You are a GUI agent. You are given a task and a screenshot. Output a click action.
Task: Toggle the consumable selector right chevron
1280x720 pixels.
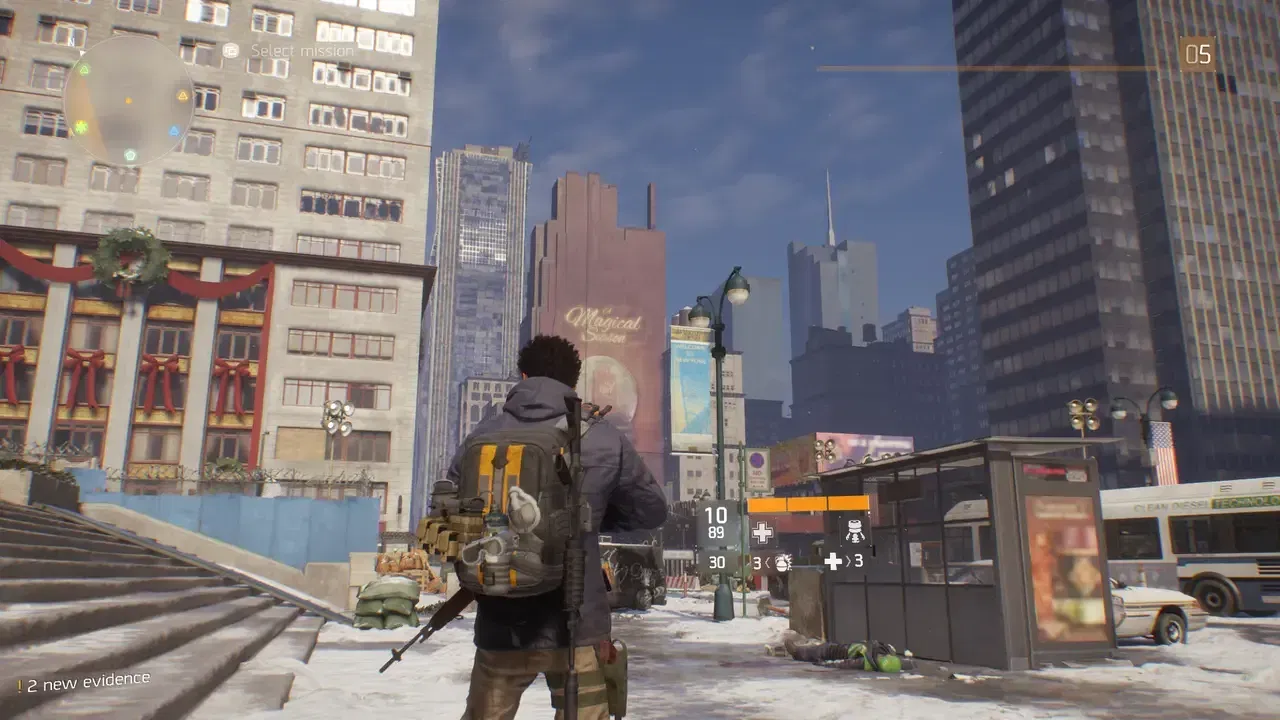tap(848, 562)
